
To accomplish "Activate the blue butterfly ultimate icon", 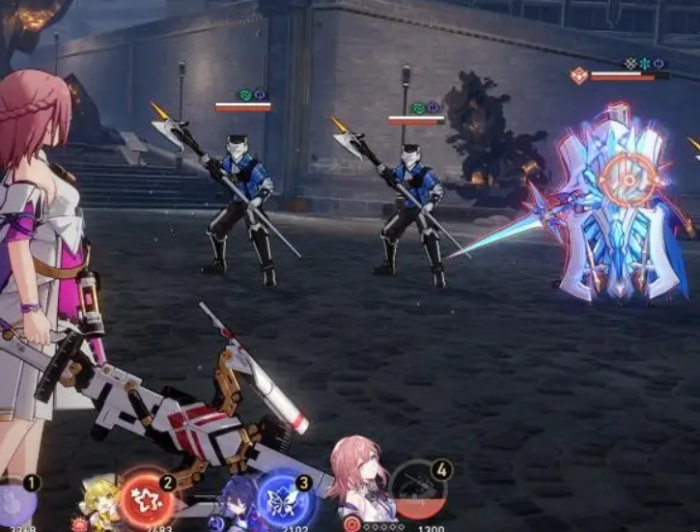I will tap(285, 499).
